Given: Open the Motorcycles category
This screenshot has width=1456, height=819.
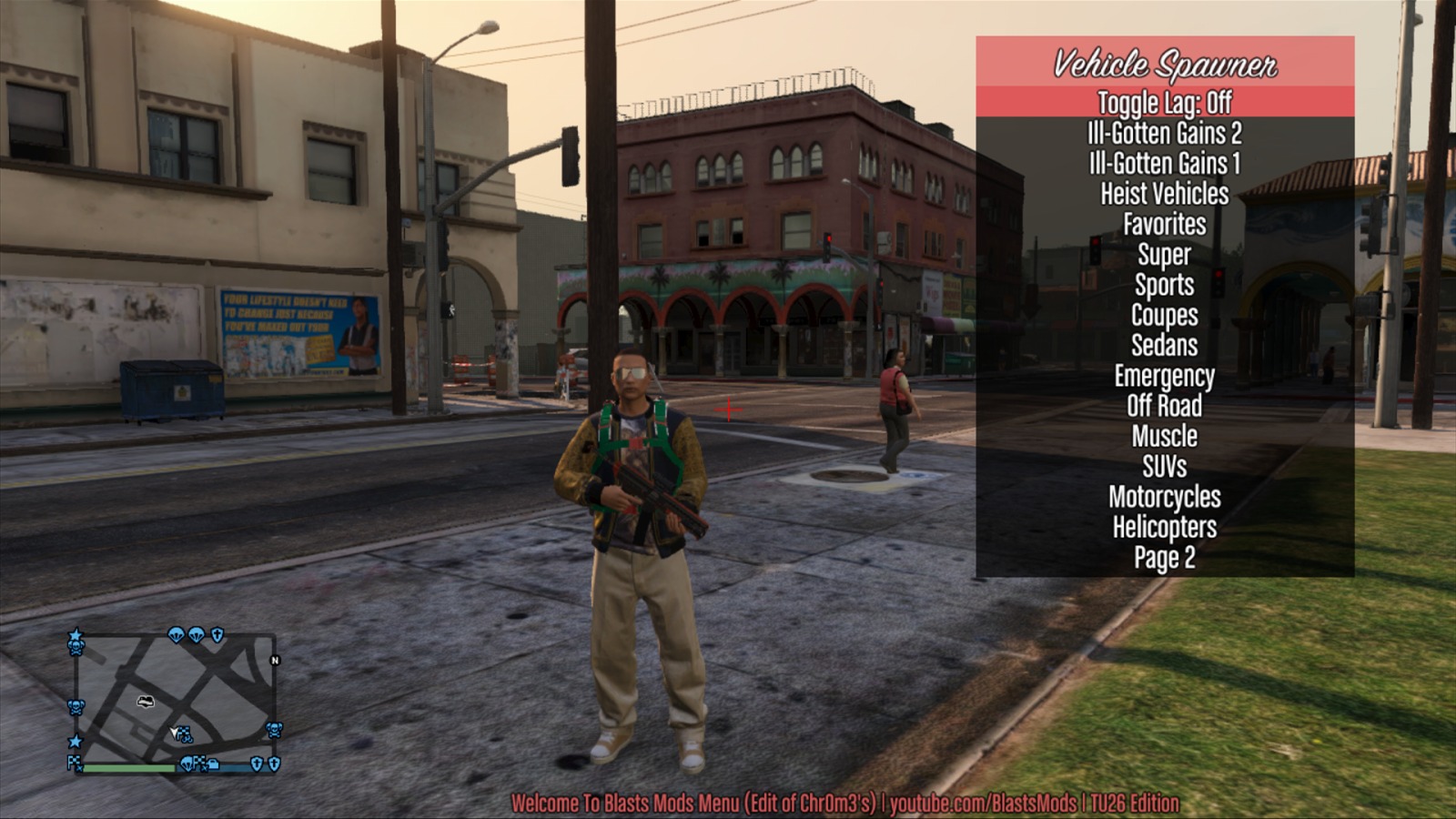Looking at the screenshot, I should click(x=1164, y=497).
